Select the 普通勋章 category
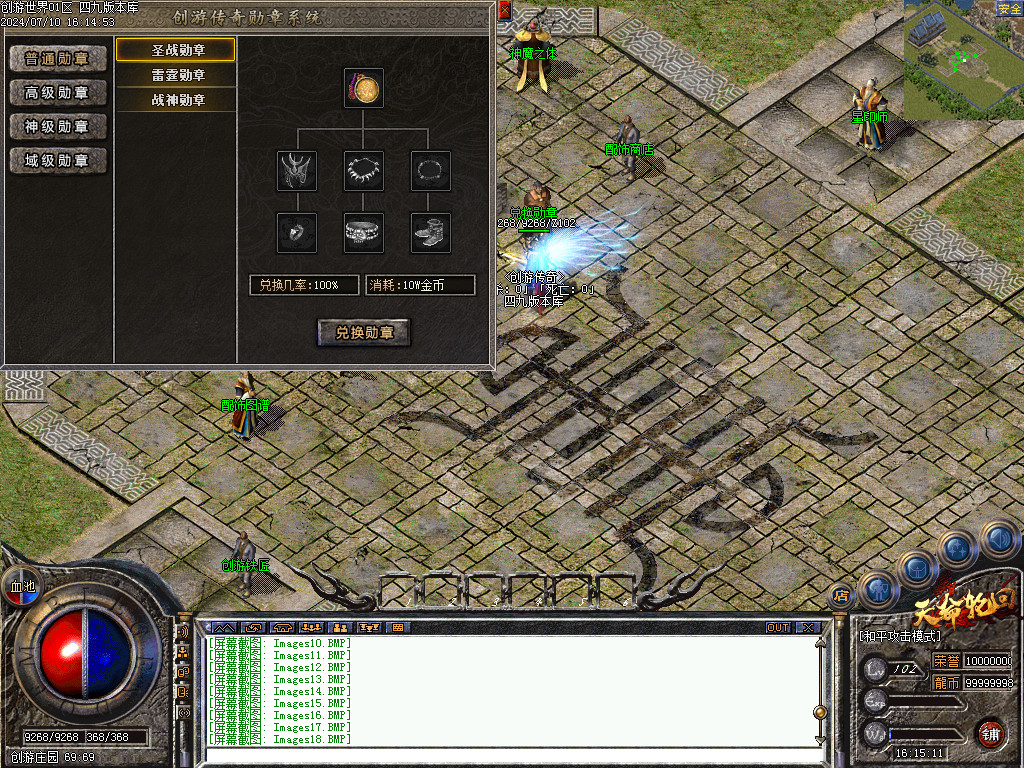The image size is (1024, 768). pos(58,59)
